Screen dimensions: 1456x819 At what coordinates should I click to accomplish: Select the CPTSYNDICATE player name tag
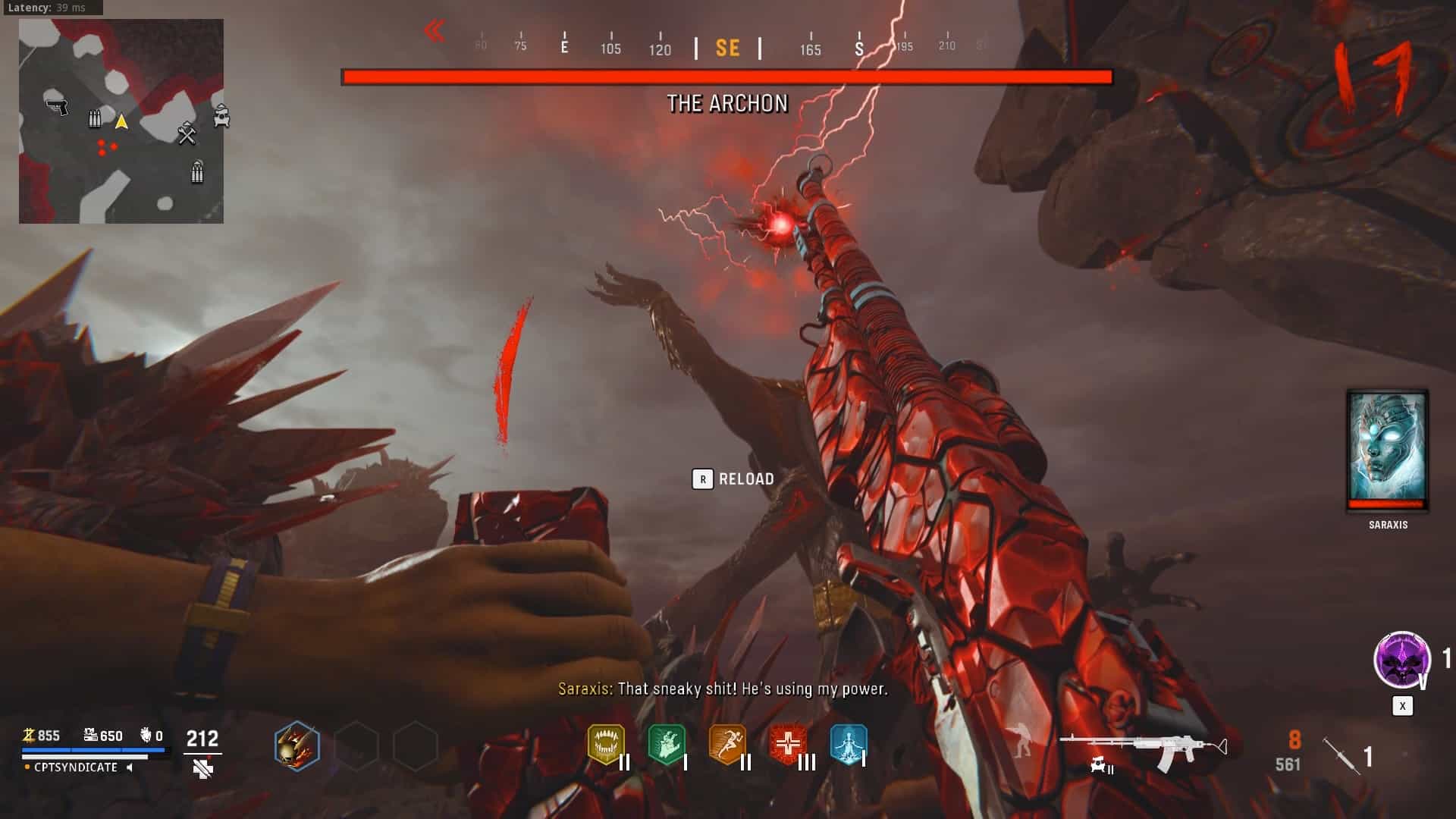tap(76, 767)
